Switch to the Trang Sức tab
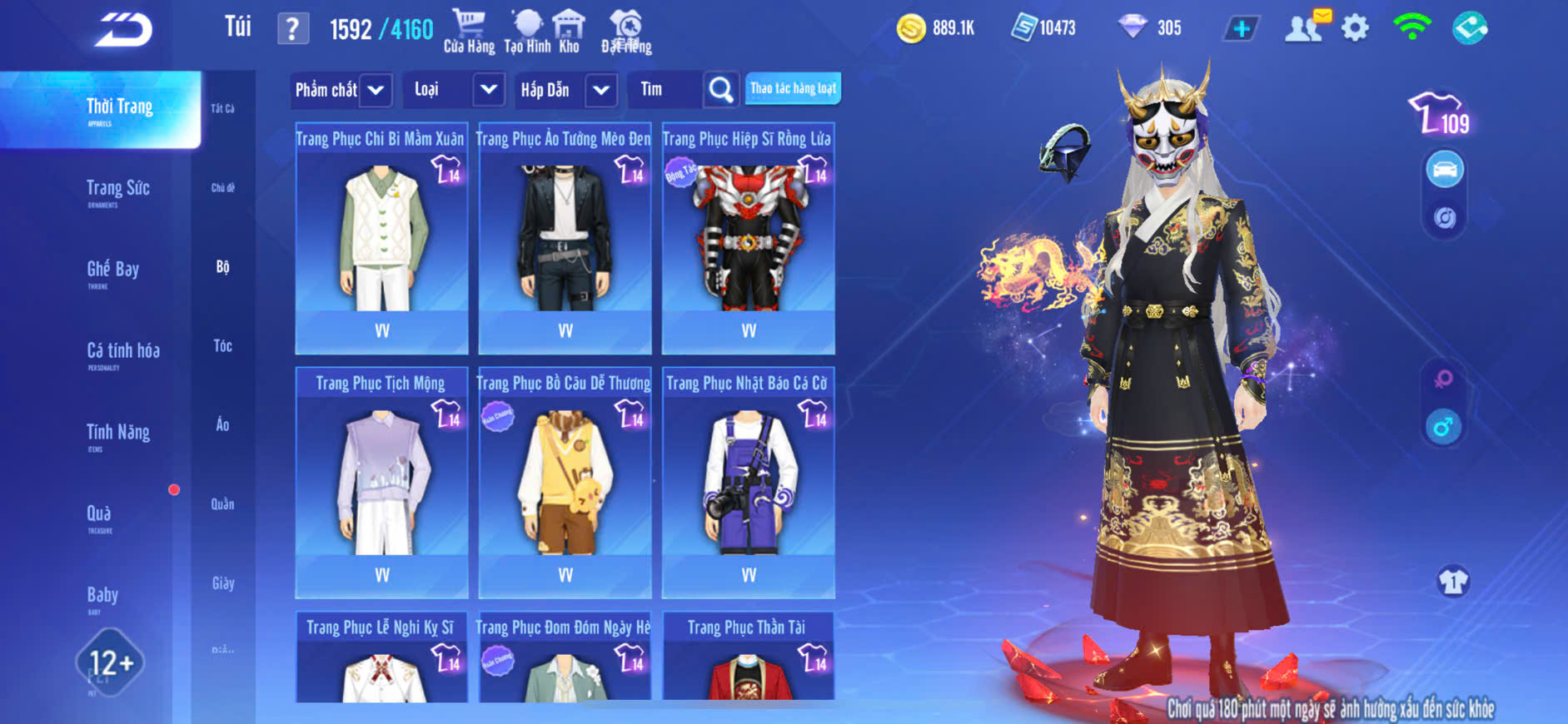This screenshot has height=724, width=1568. click(x=117, y=190)
